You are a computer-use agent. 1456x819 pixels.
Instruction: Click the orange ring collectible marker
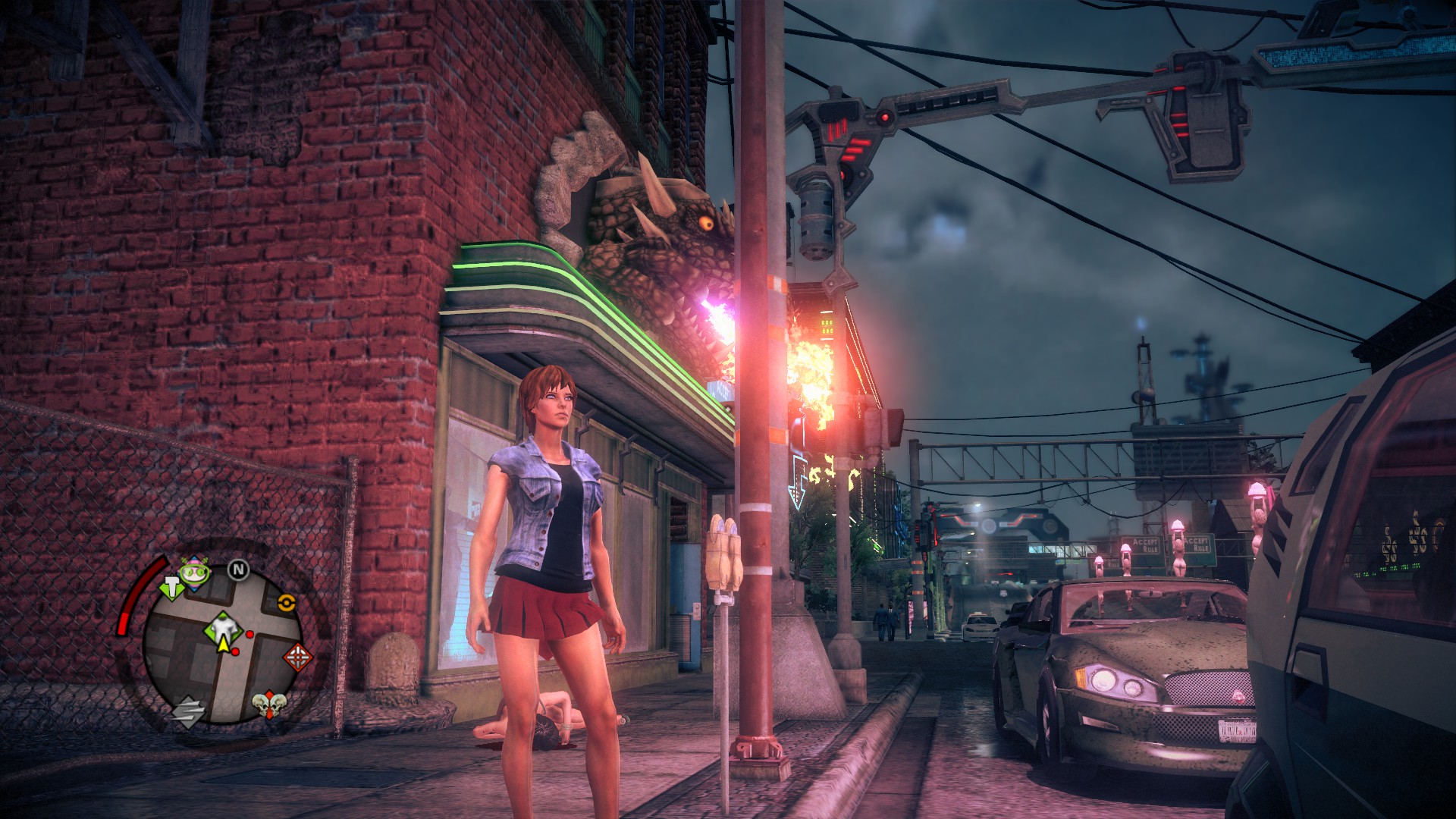tap(286, 602)
